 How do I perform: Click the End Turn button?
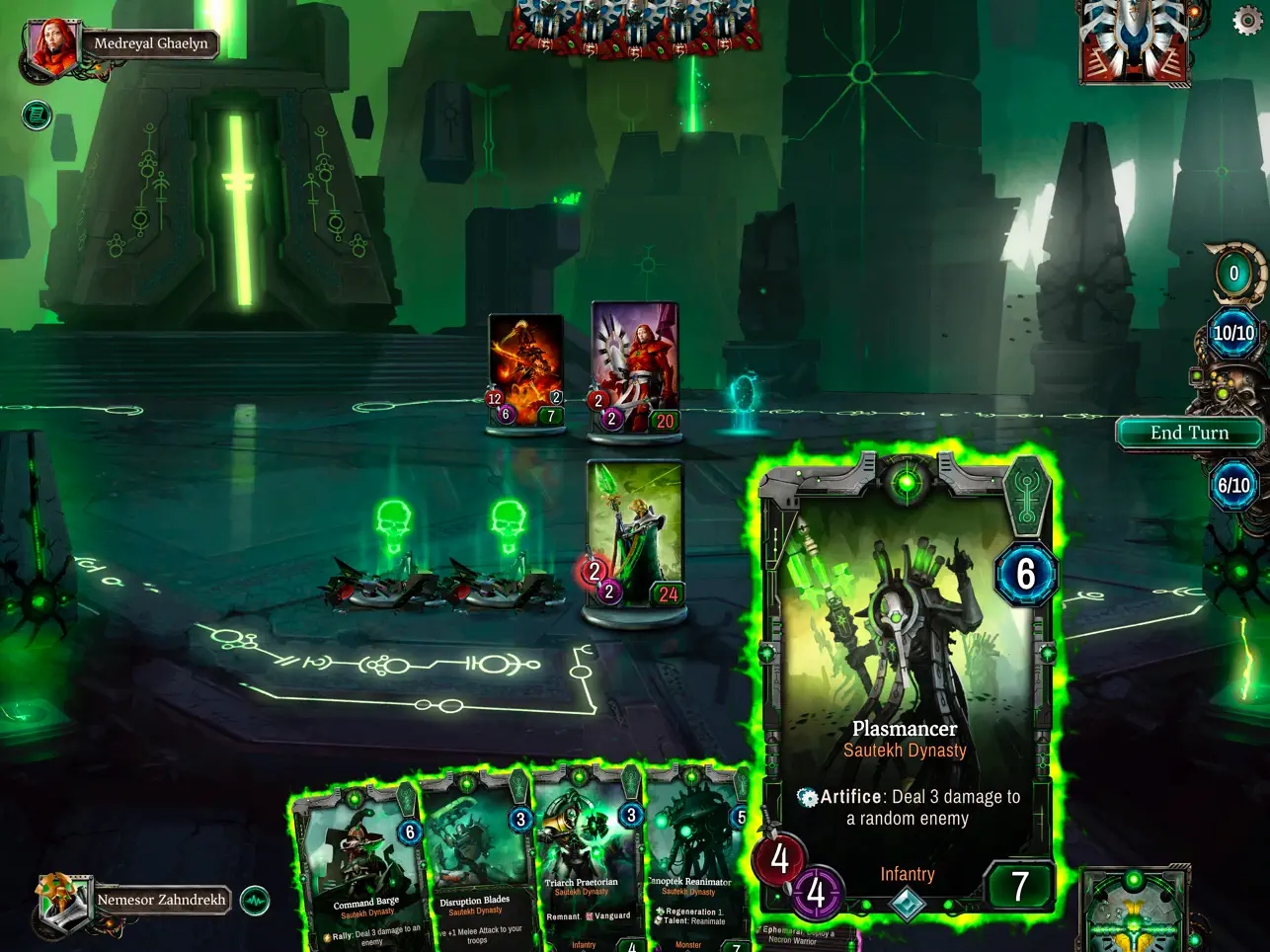(1189, 433)
